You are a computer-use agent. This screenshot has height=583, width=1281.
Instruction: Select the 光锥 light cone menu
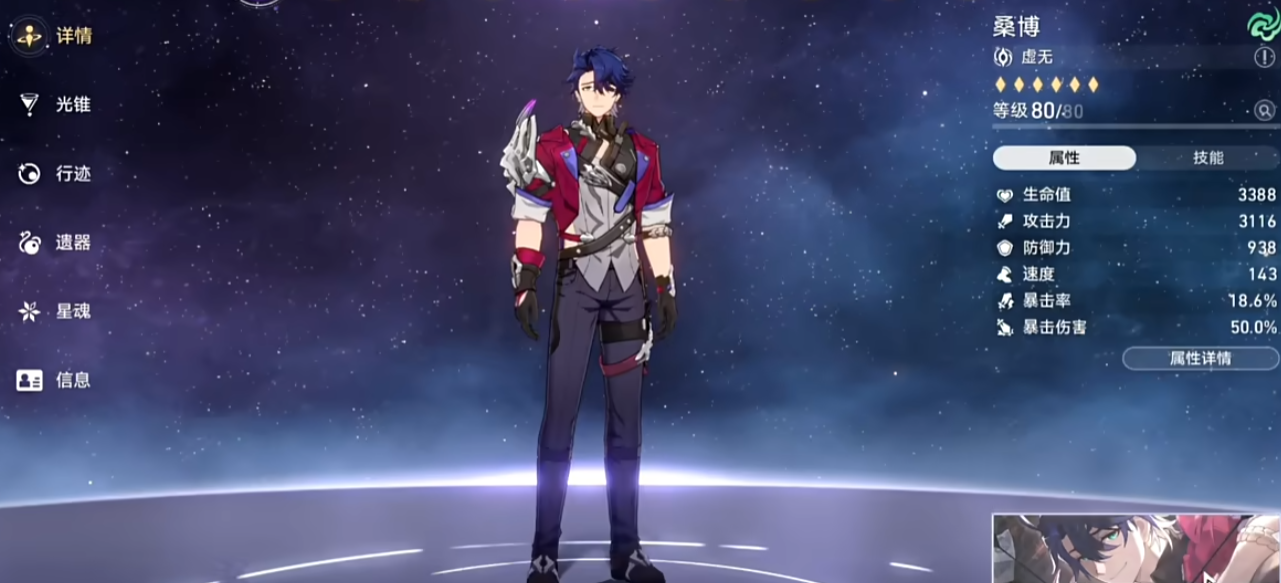(x=56, y=104)
